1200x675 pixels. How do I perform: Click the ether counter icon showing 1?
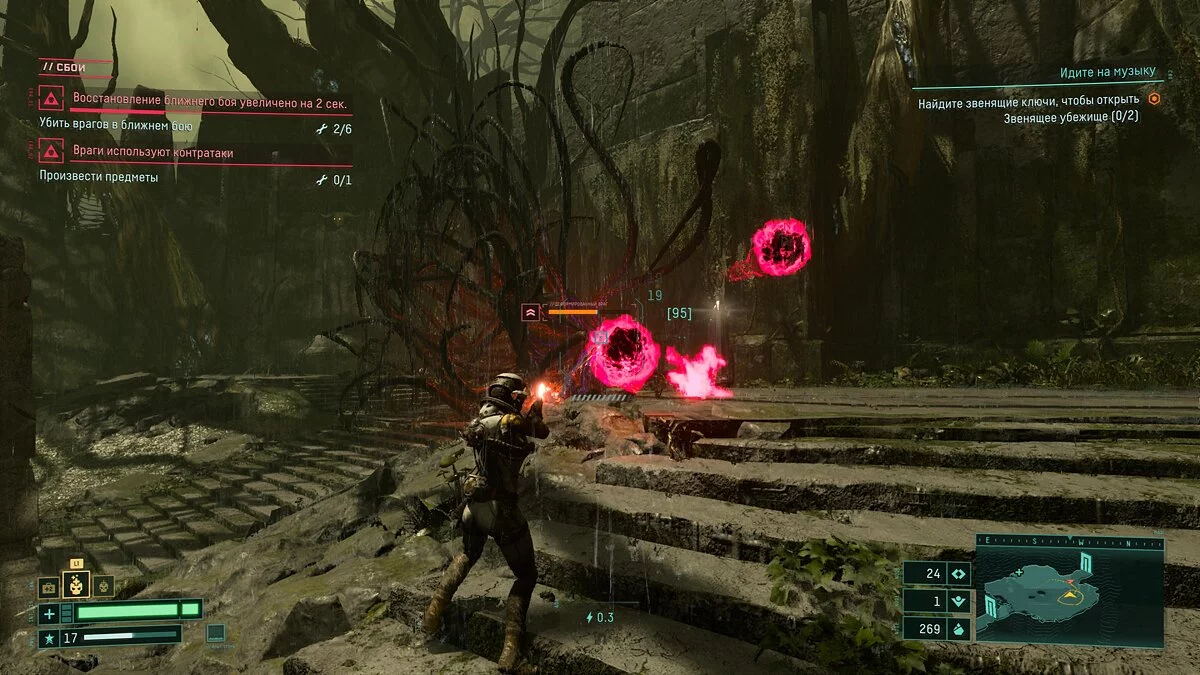click(958, 602)
